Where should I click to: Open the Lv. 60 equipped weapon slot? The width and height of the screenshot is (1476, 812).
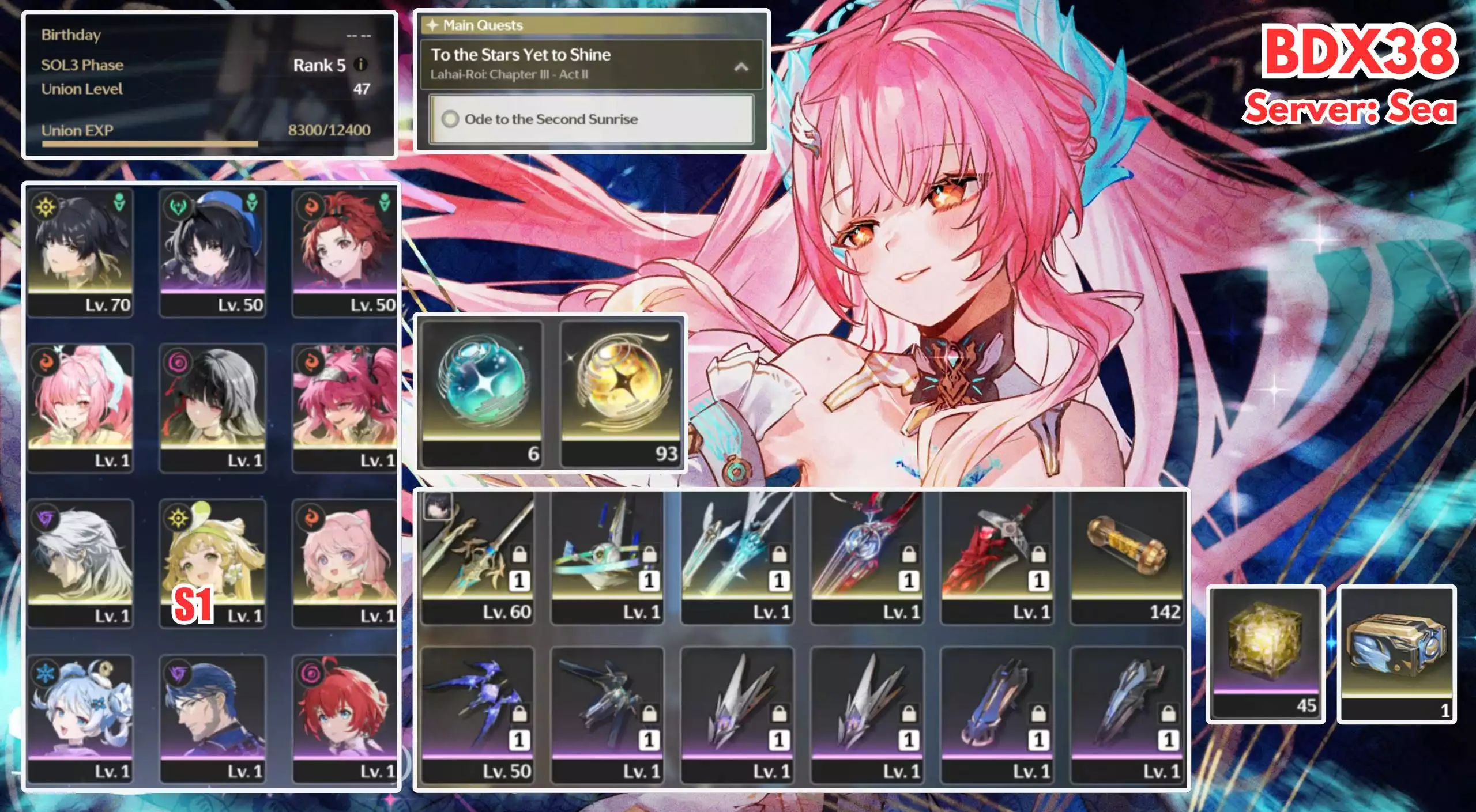point(477,557)
